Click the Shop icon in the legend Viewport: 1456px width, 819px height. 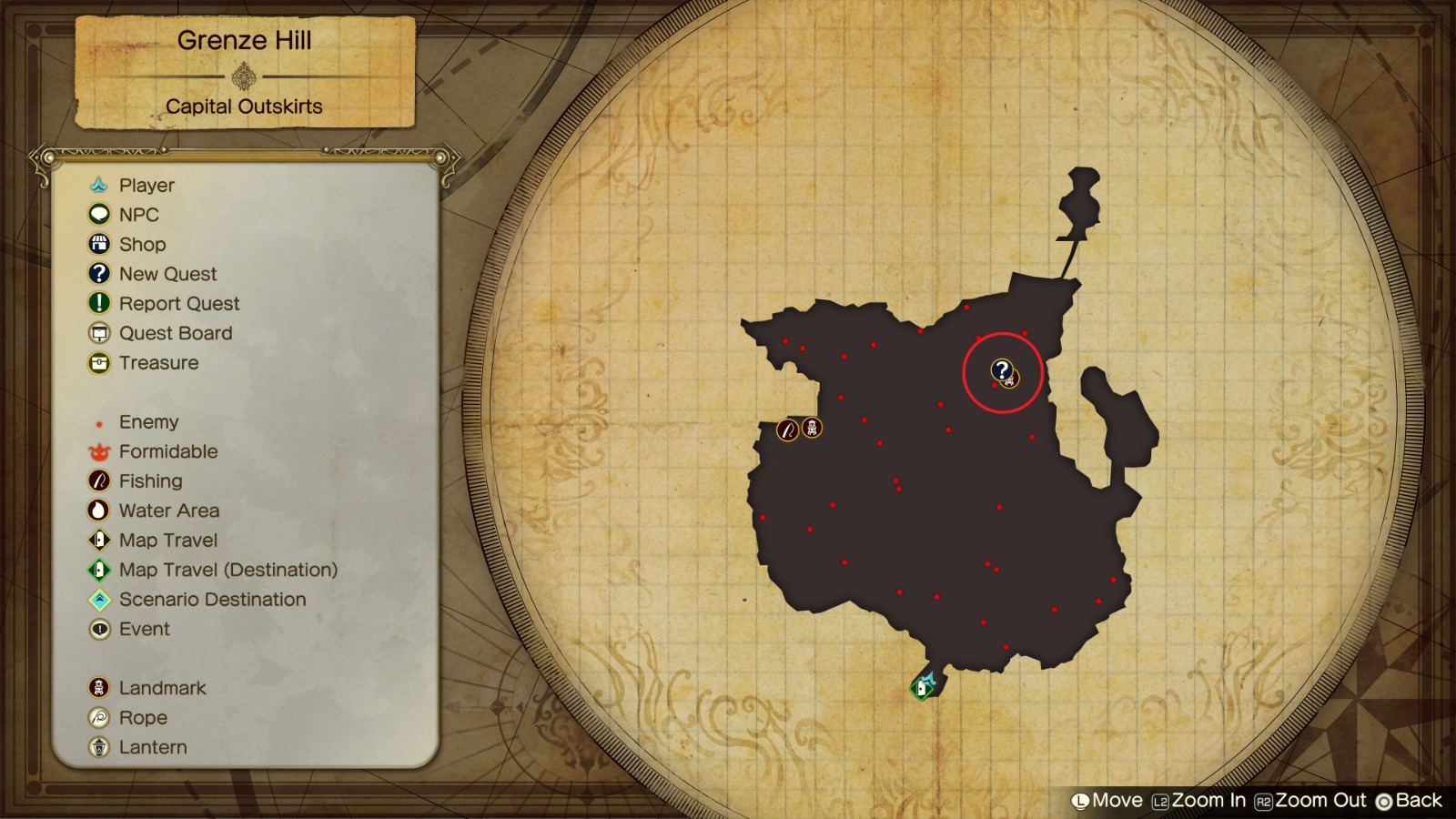(x=101, y=244)
